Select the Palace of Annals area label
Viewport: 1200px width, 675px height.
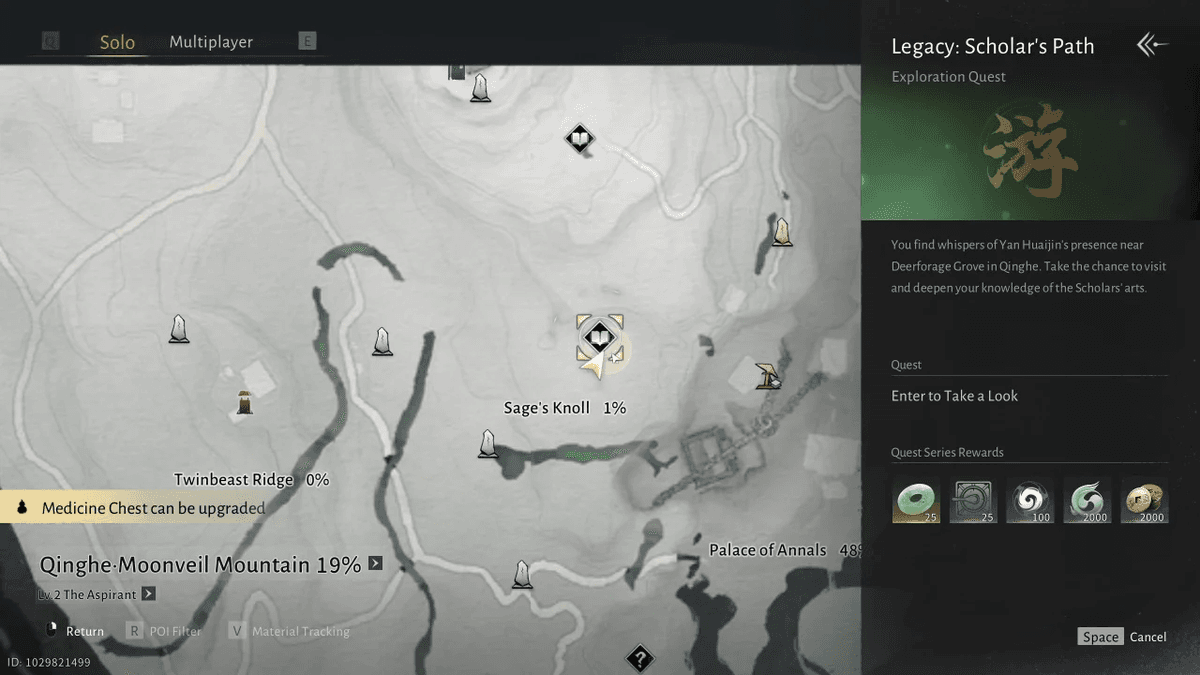768,550
